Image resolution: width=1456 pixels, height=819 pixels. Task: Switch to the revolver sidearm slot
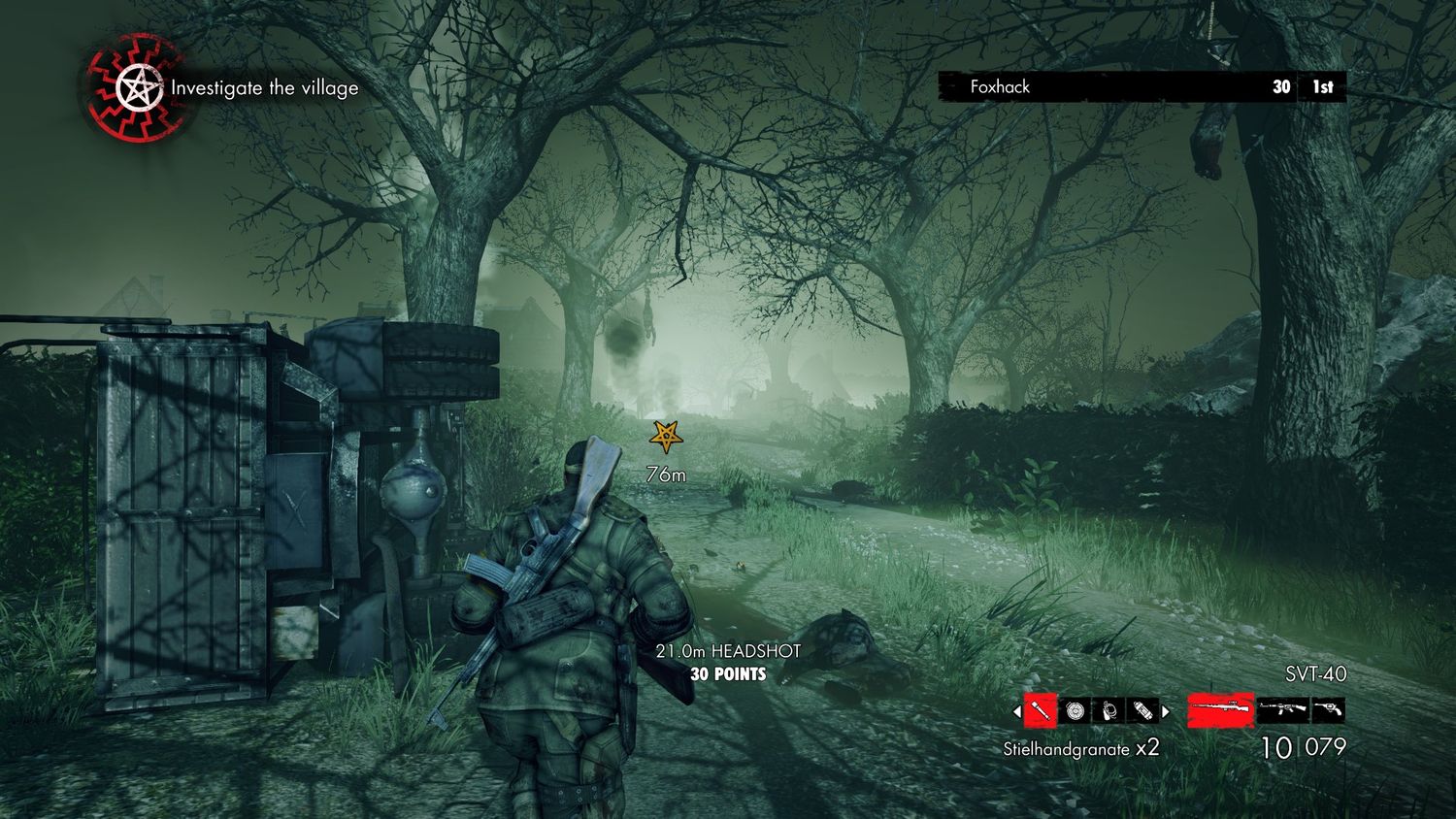(x=1328, y=709)
